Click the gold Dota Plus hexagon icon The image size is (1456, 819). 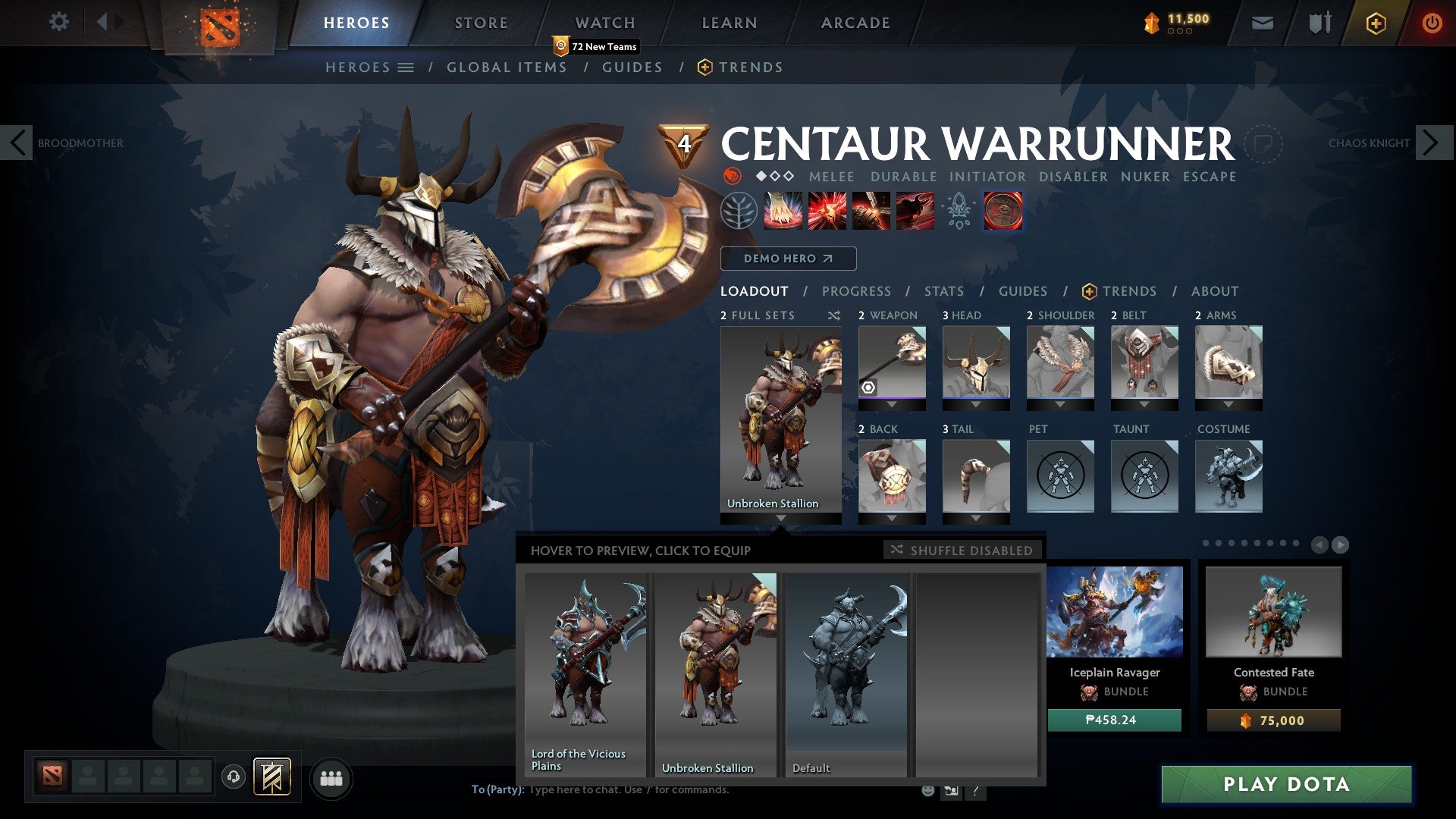(x=1377, y=23)
